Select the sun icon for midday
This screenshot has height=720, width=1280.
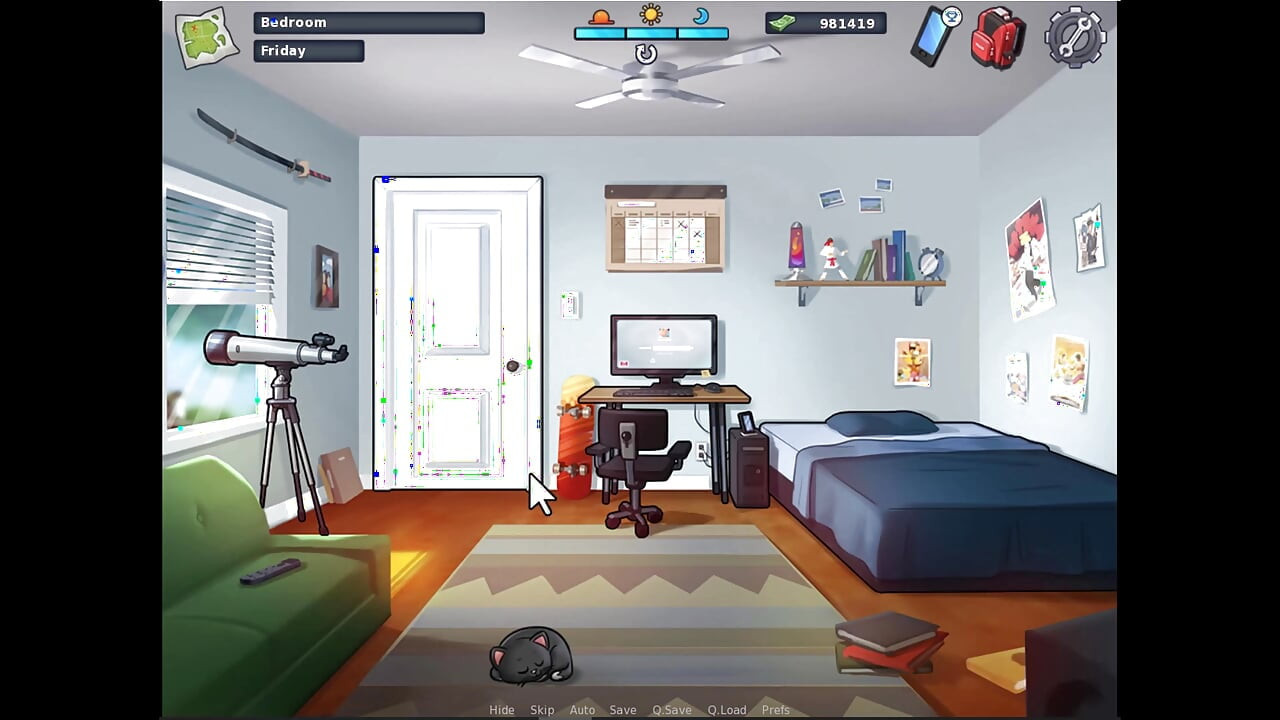pos(650,14)
